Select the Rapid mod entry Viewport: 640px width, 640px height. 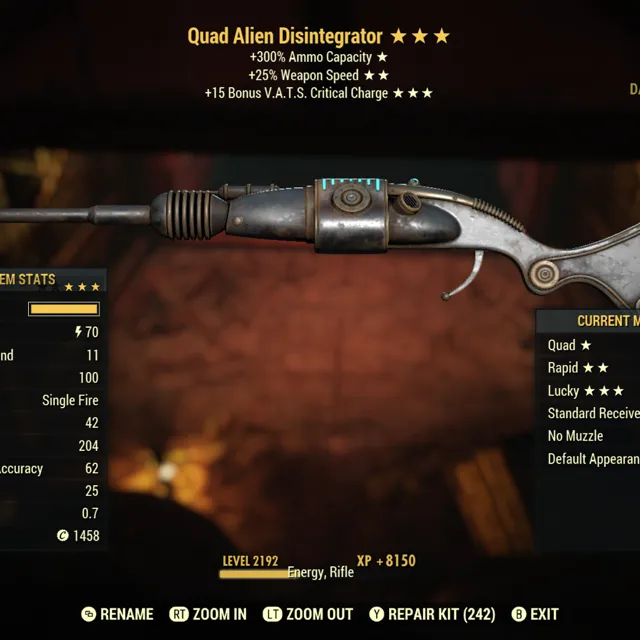[x=578, y=368]
